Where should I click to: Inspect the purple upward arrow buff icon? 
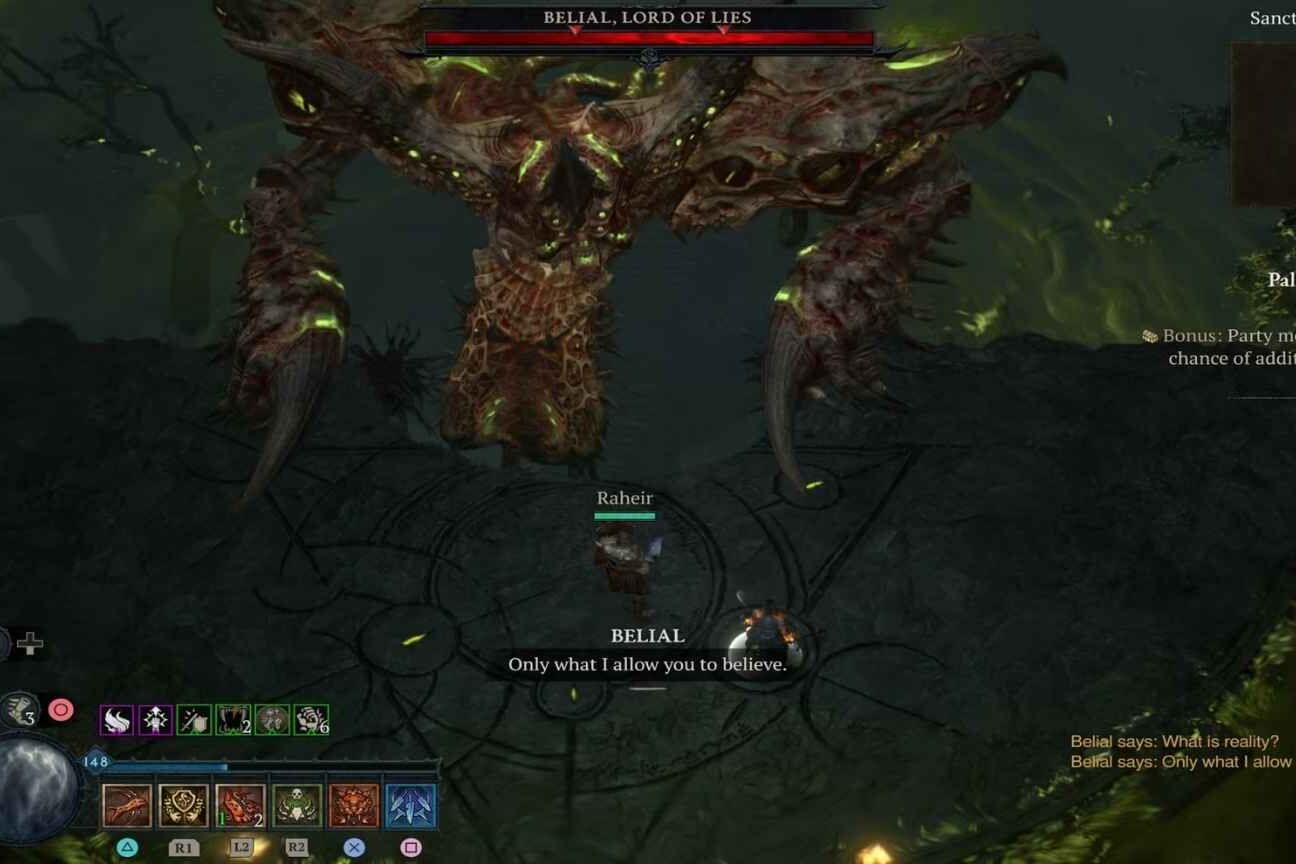[155, 720]
